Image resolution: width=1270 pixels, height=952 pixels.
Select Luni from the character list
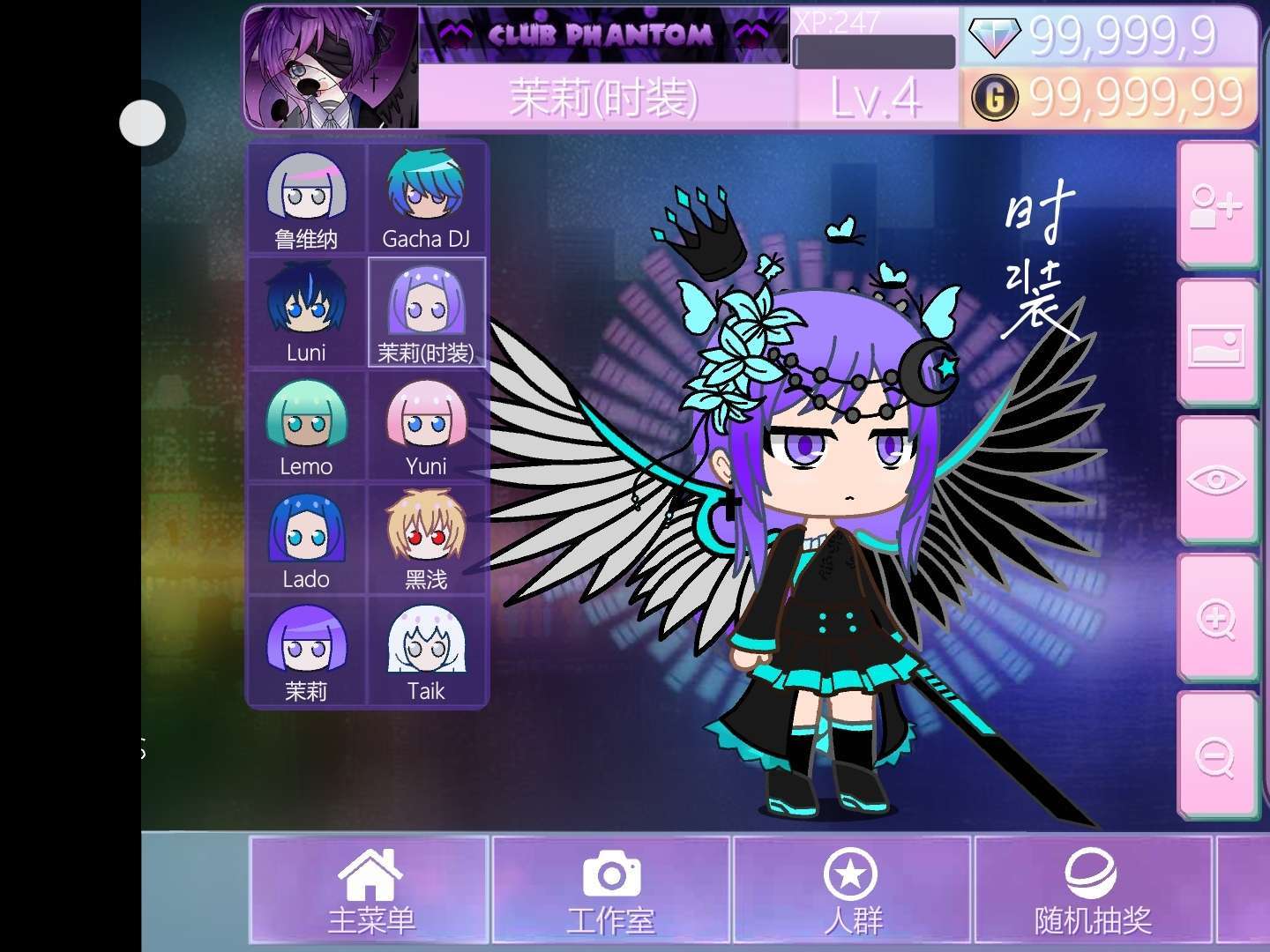[x=306, y=313]
